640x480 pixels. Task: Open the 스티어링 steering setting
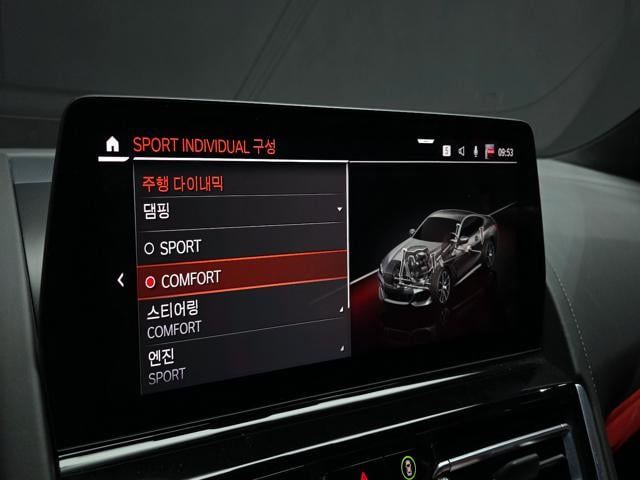(242, 319)
